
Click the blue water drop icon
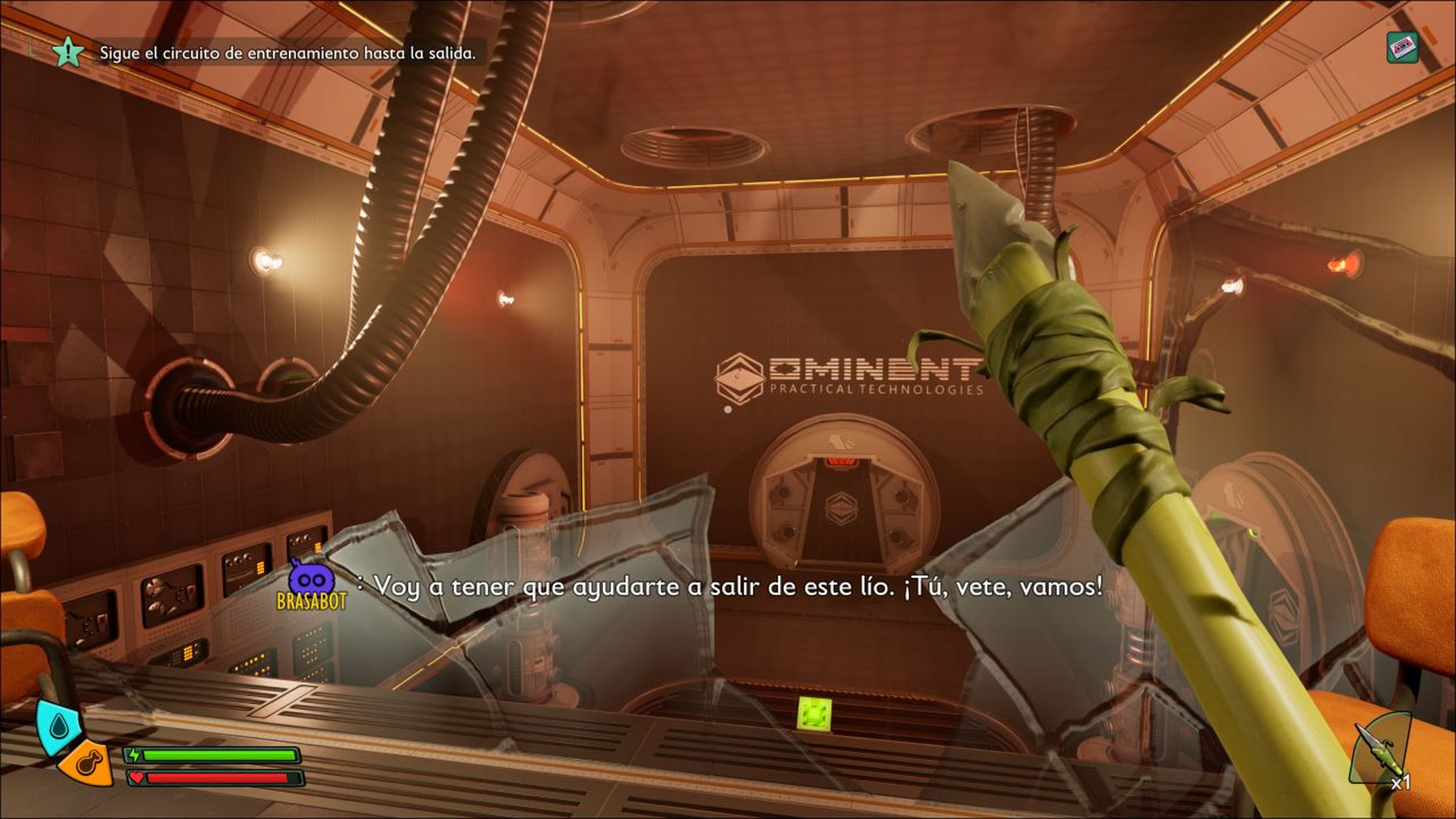tap(58, 727)
